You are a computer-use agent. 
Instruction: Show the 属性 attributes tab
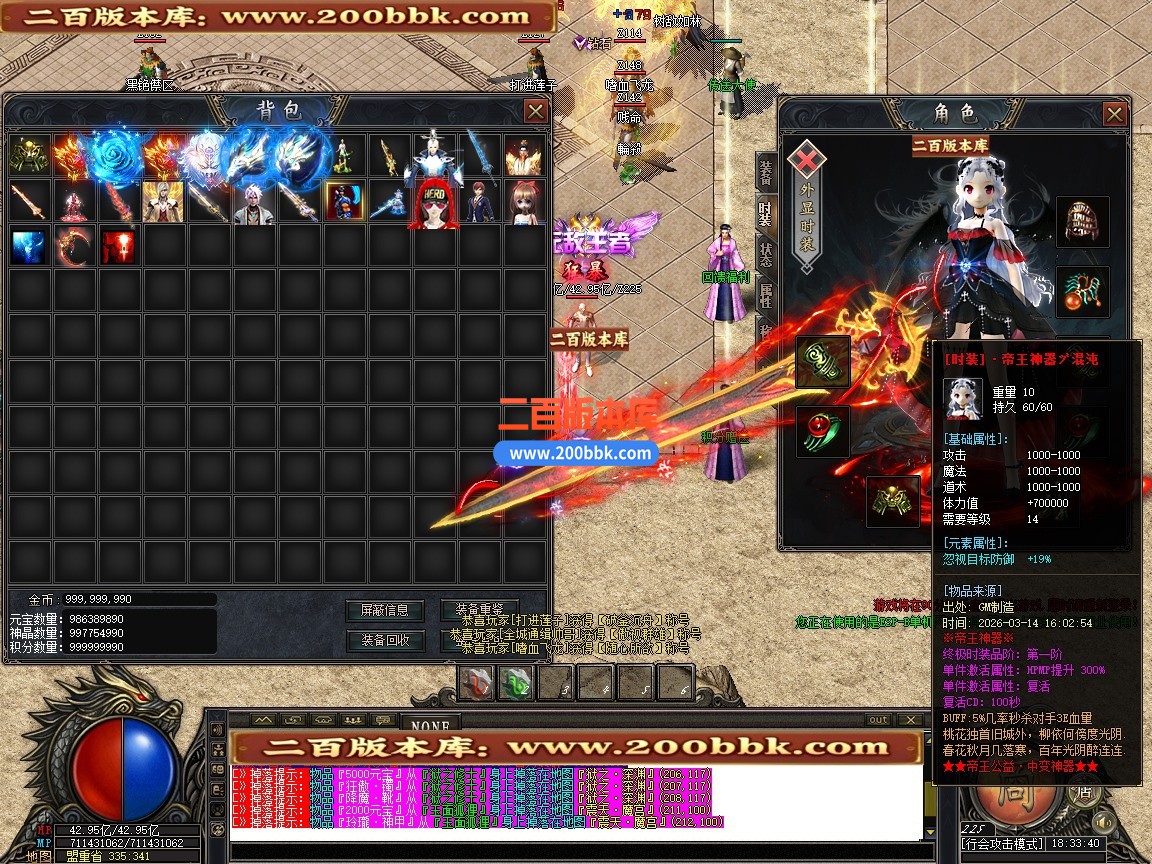coord(765,294)
